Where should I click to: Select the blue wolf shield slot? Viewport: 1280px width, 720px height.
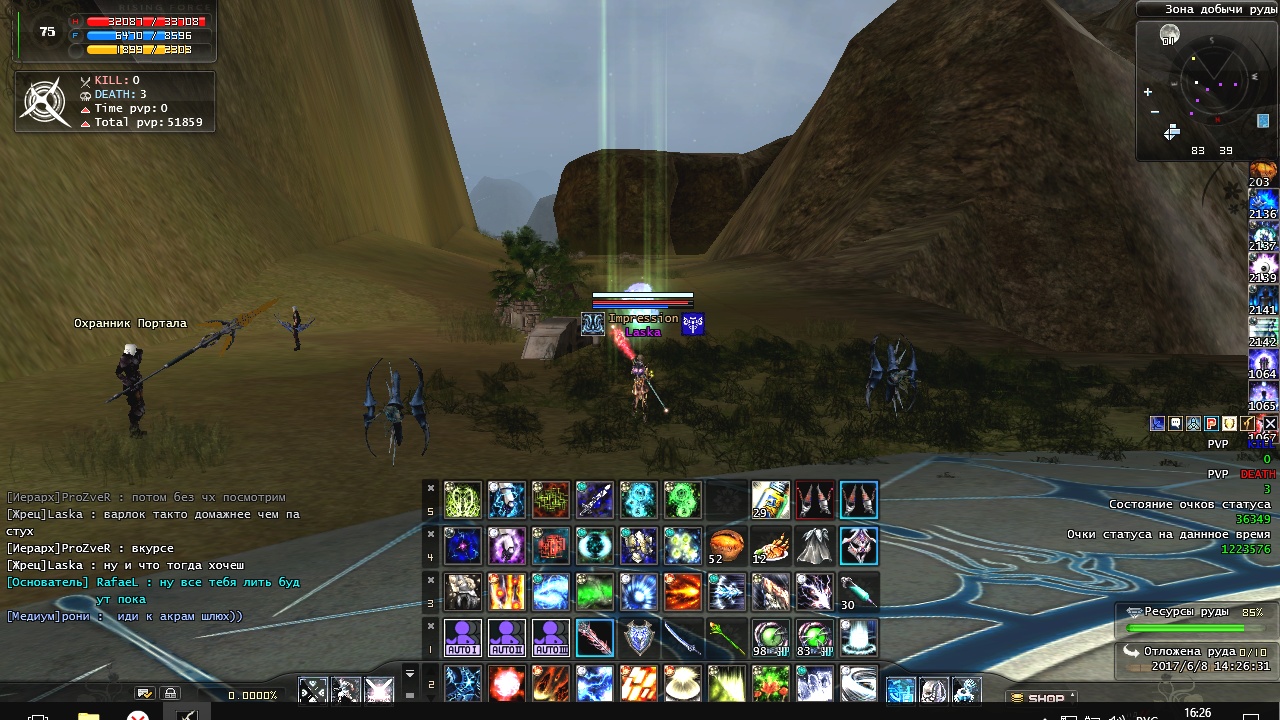[x=639, y=637]
